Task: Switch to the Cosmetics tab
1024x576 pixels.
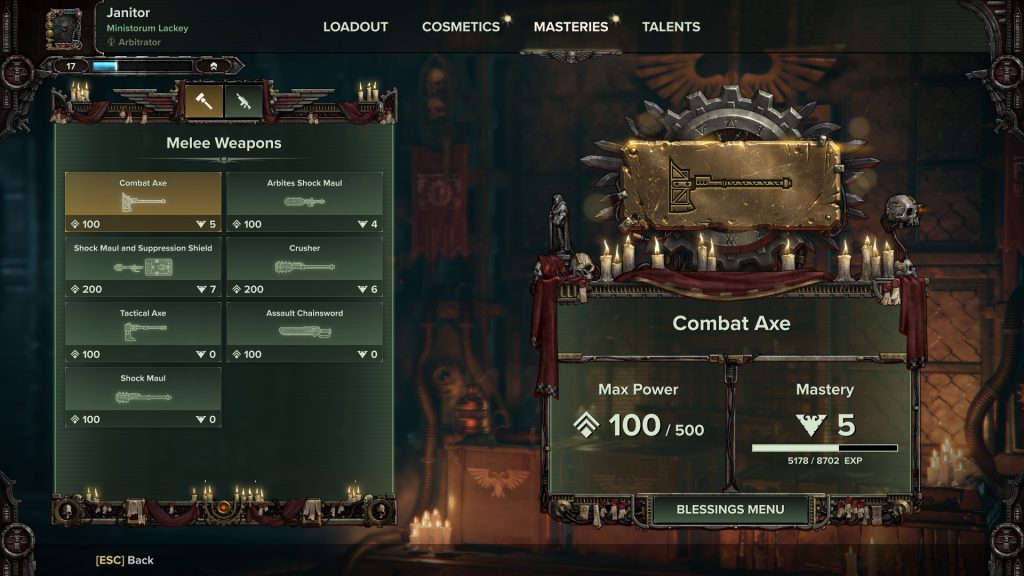Action: [460, 27]
